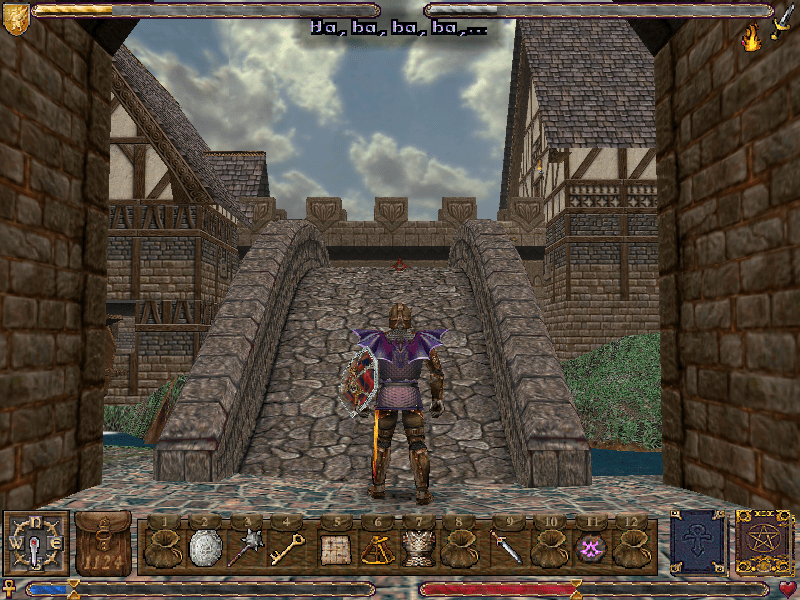Click the compass in the corner
Screen dimensions: 800x600
[36, 544]
